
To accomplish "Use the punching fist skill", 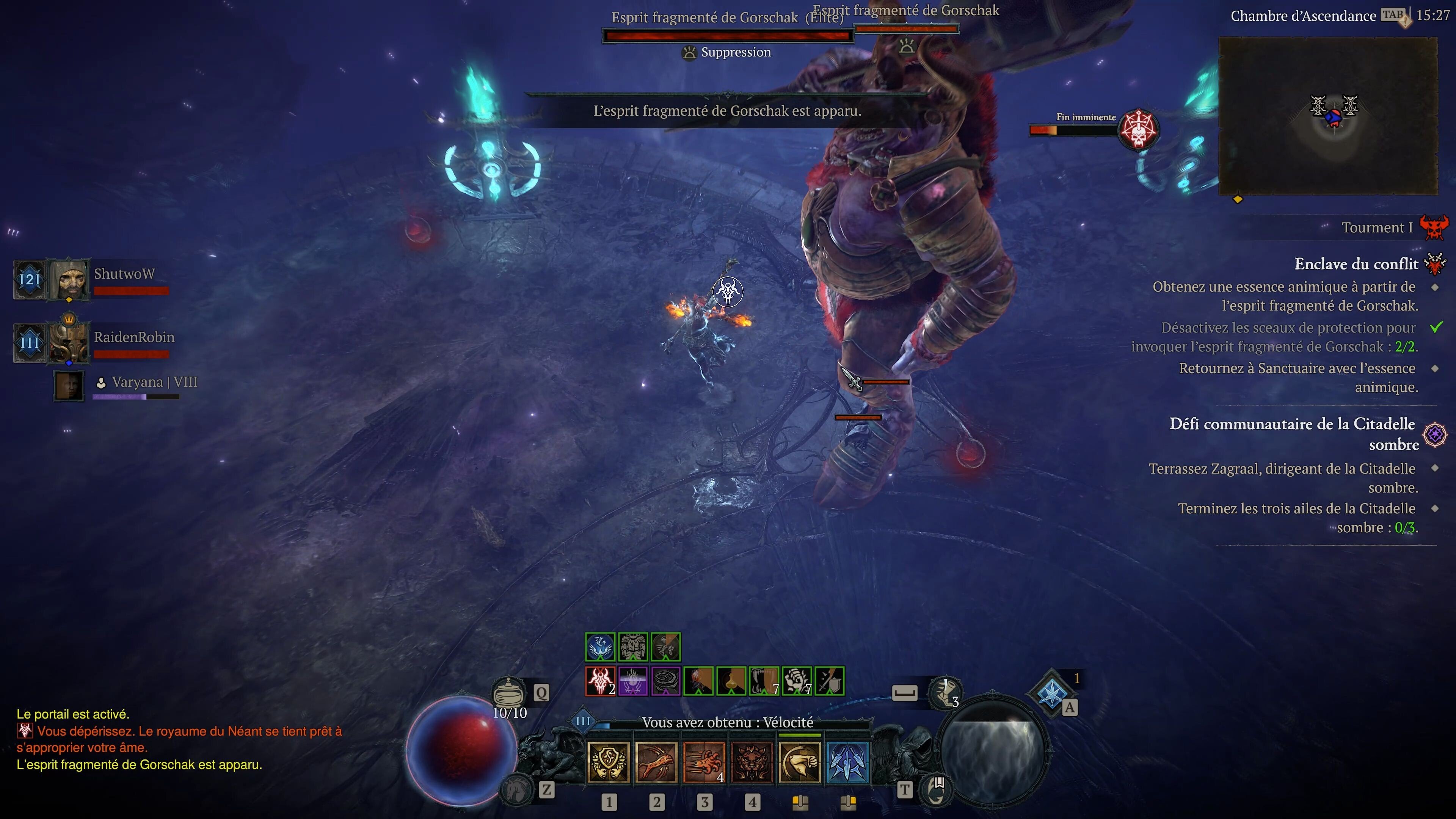I will pos(799,762).
